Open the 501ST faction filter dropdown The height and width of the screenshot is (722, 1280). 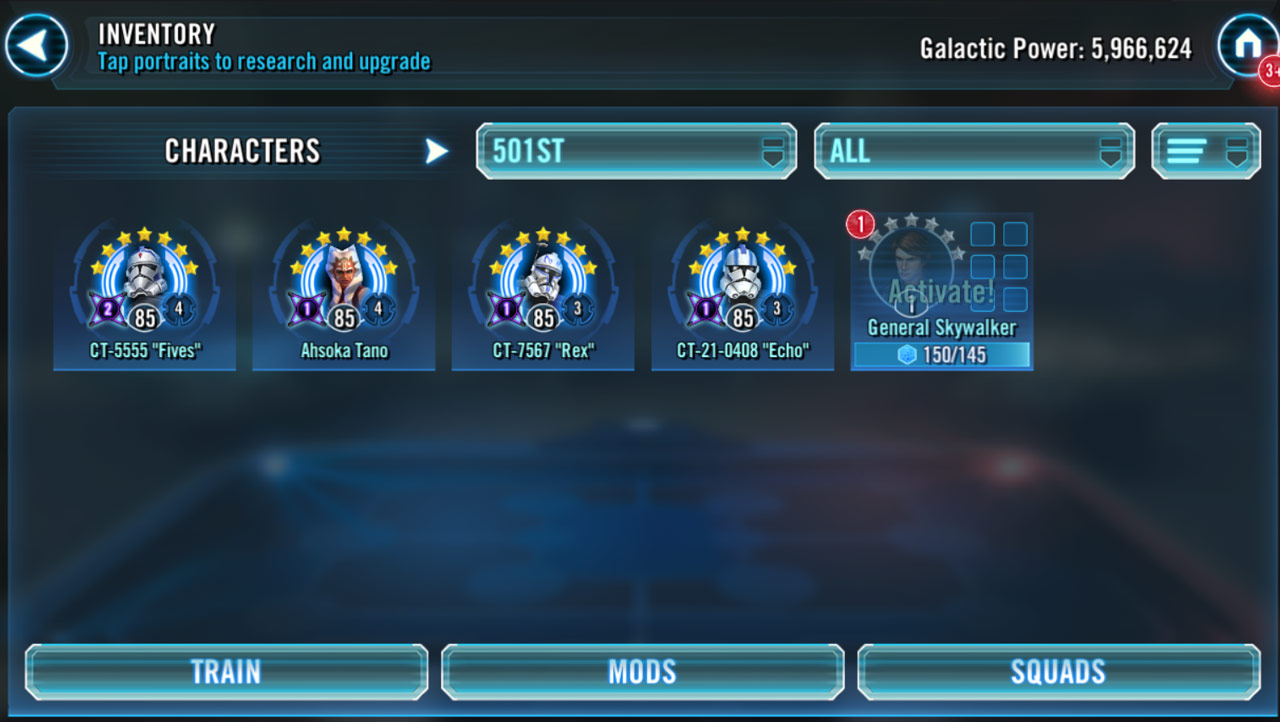(636, 152)
